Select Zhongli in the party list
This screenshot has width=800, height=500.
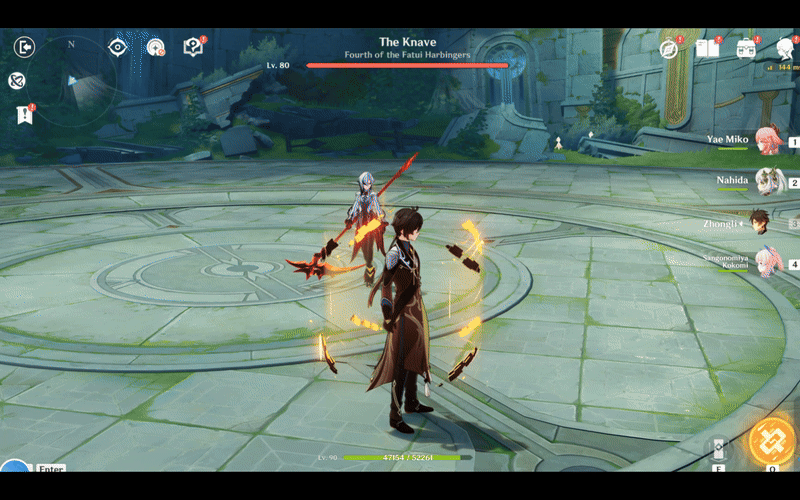762,223
